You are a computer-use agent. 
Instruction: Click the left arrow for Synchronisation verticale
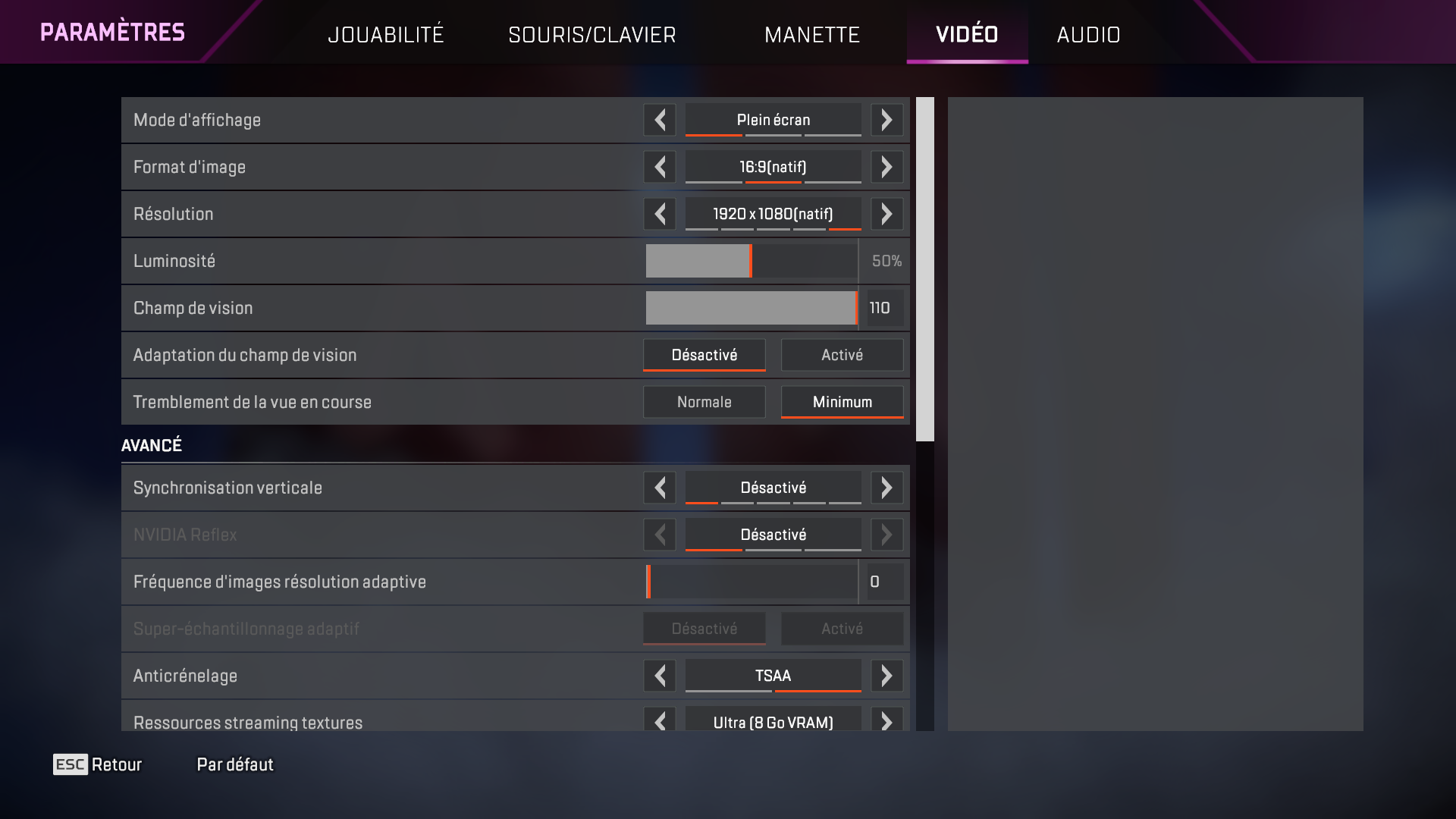coord(659,488)
